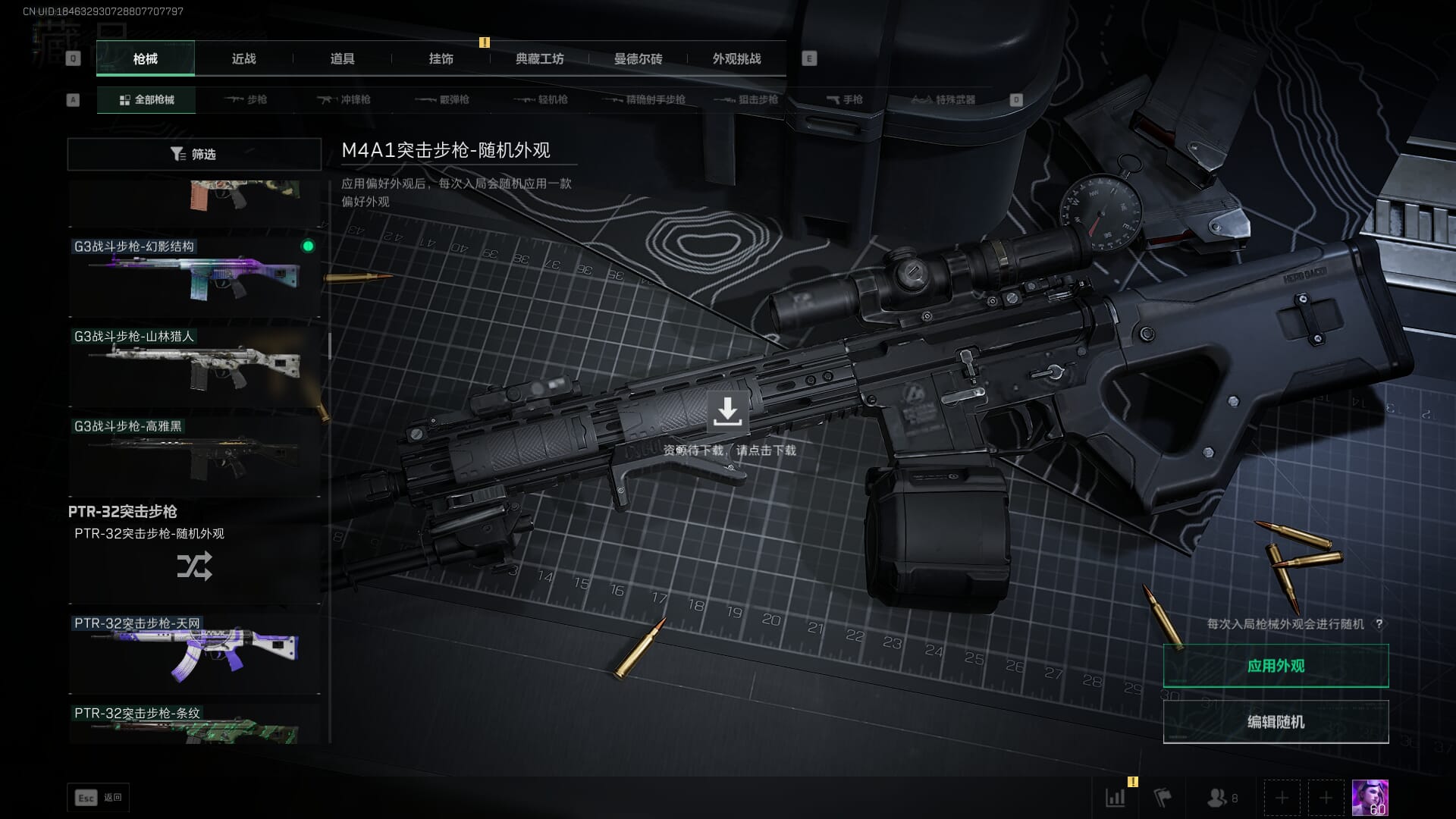1456x819 pixels.
Task: Select the 手枪 pistol category
Action: 845,99
